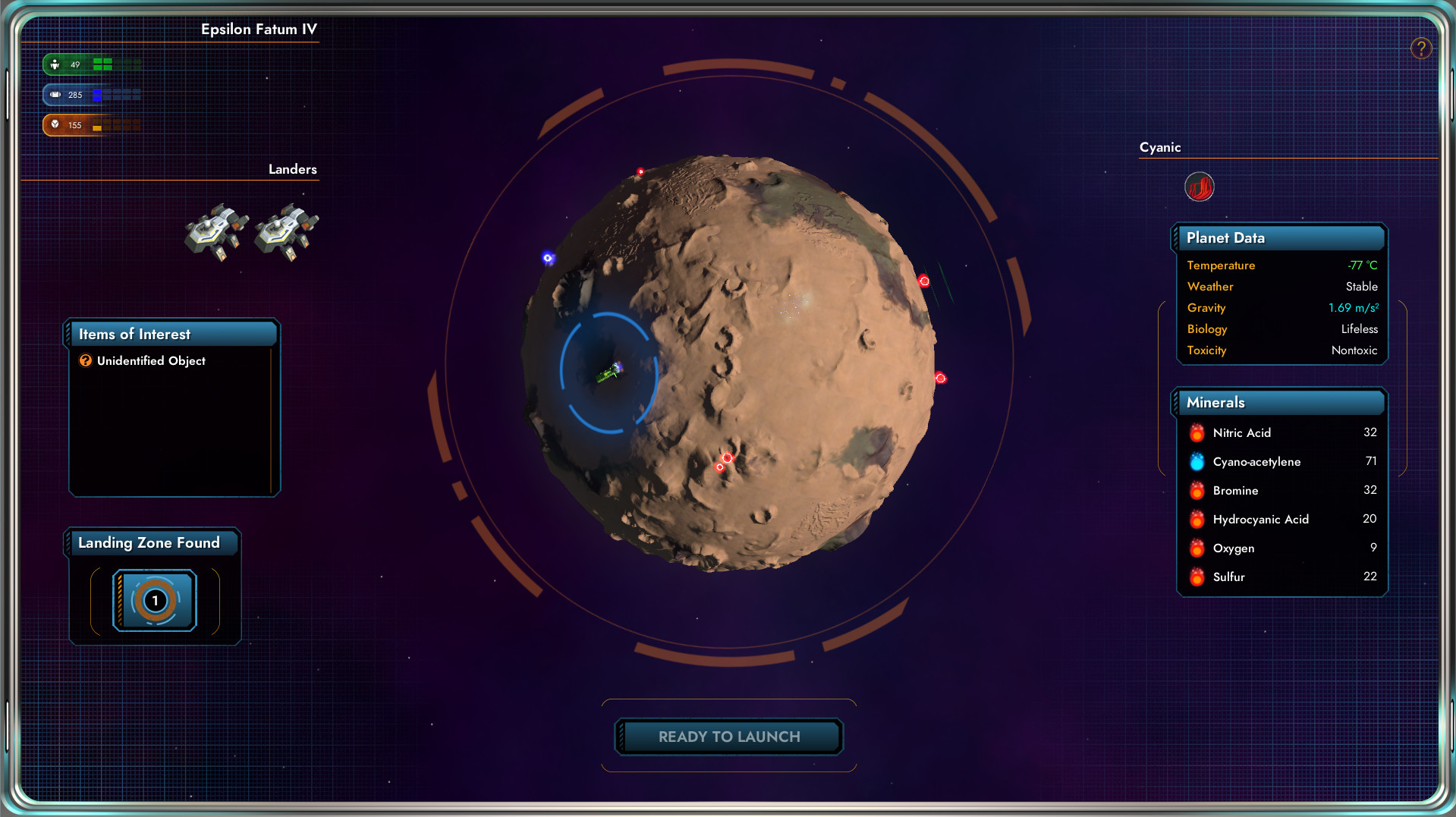Select the Unidentified Object item of interest

click(150, 361)
